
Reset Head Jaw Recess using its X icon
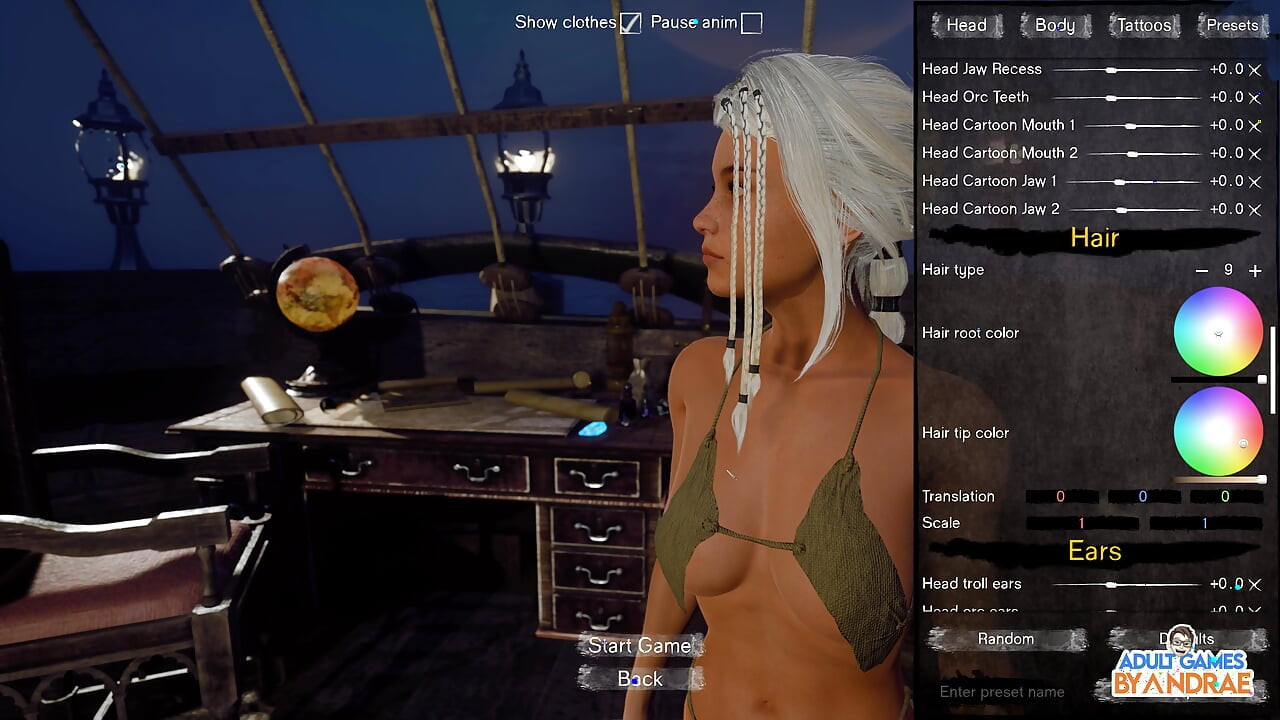point(1256,69)
